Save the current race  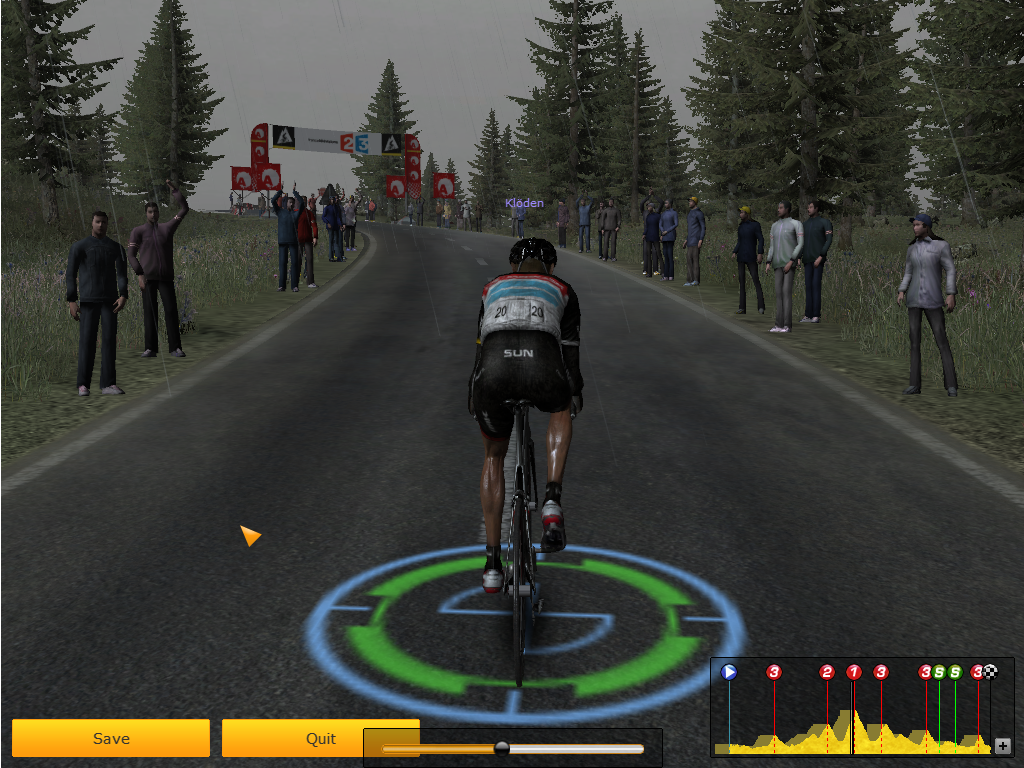click(111, 738)
